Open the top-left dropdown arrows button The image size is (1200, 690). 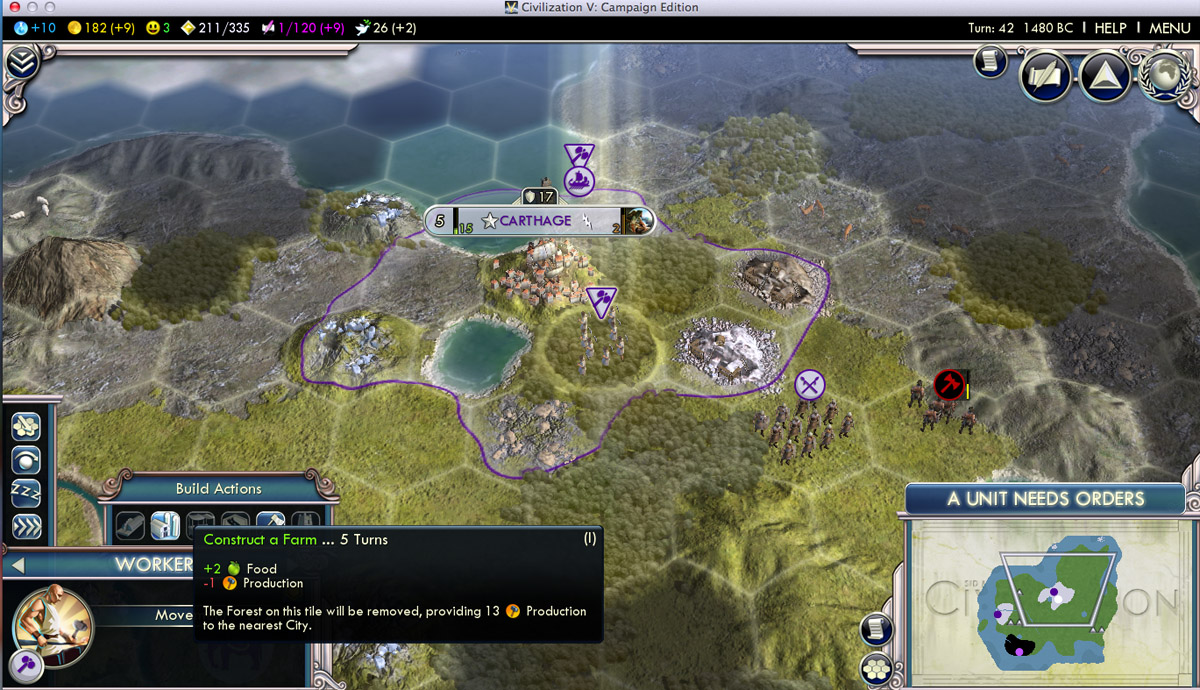click(x=22, y=64)
